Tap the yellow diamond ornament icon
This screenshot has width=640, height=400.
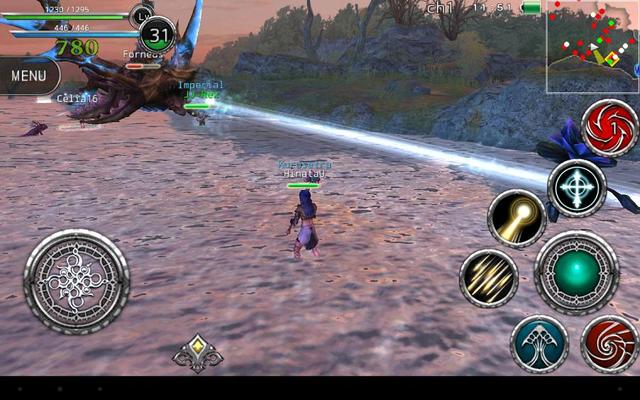(x=198, y=352)
